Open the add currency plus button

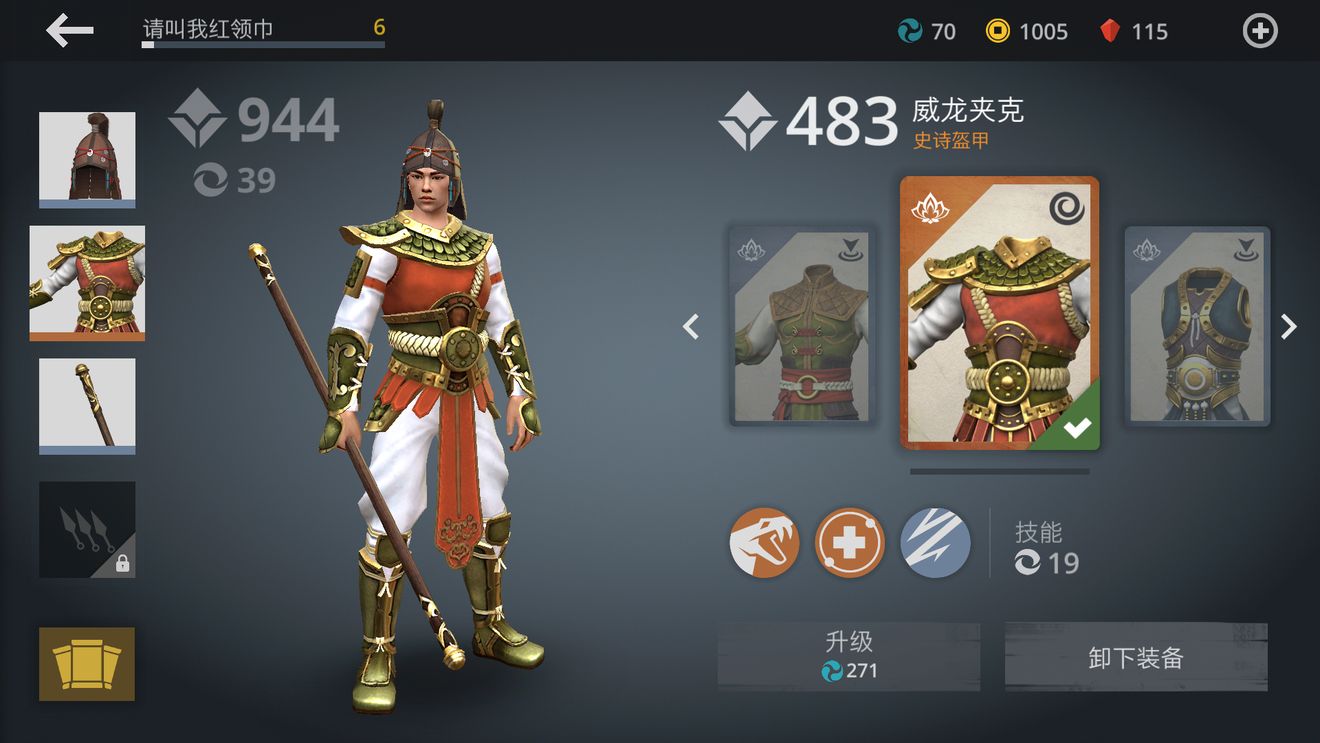coord(1260,31)
